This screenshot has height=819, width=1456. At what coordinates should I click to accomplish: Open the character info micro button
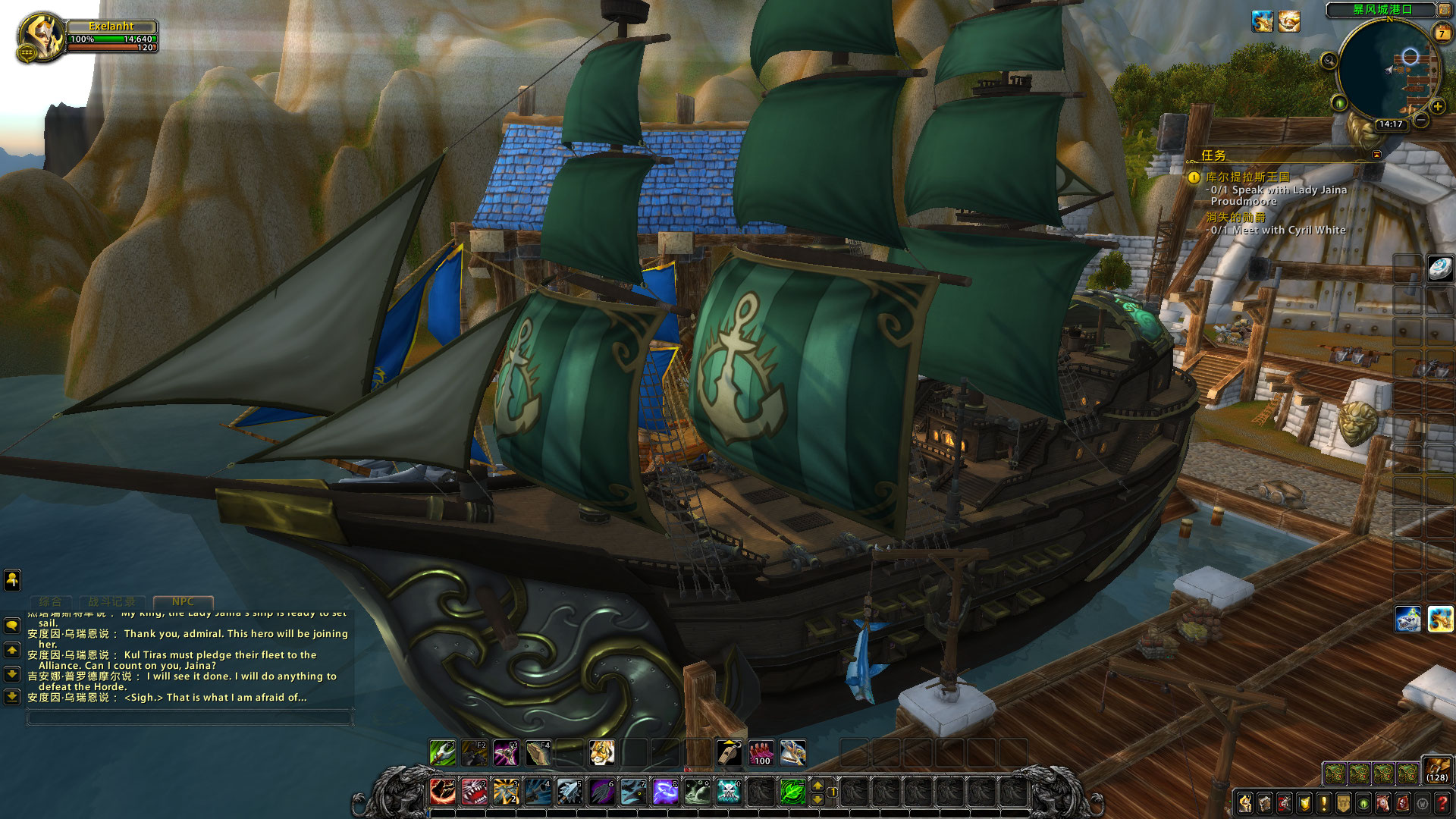(1245, 802)
